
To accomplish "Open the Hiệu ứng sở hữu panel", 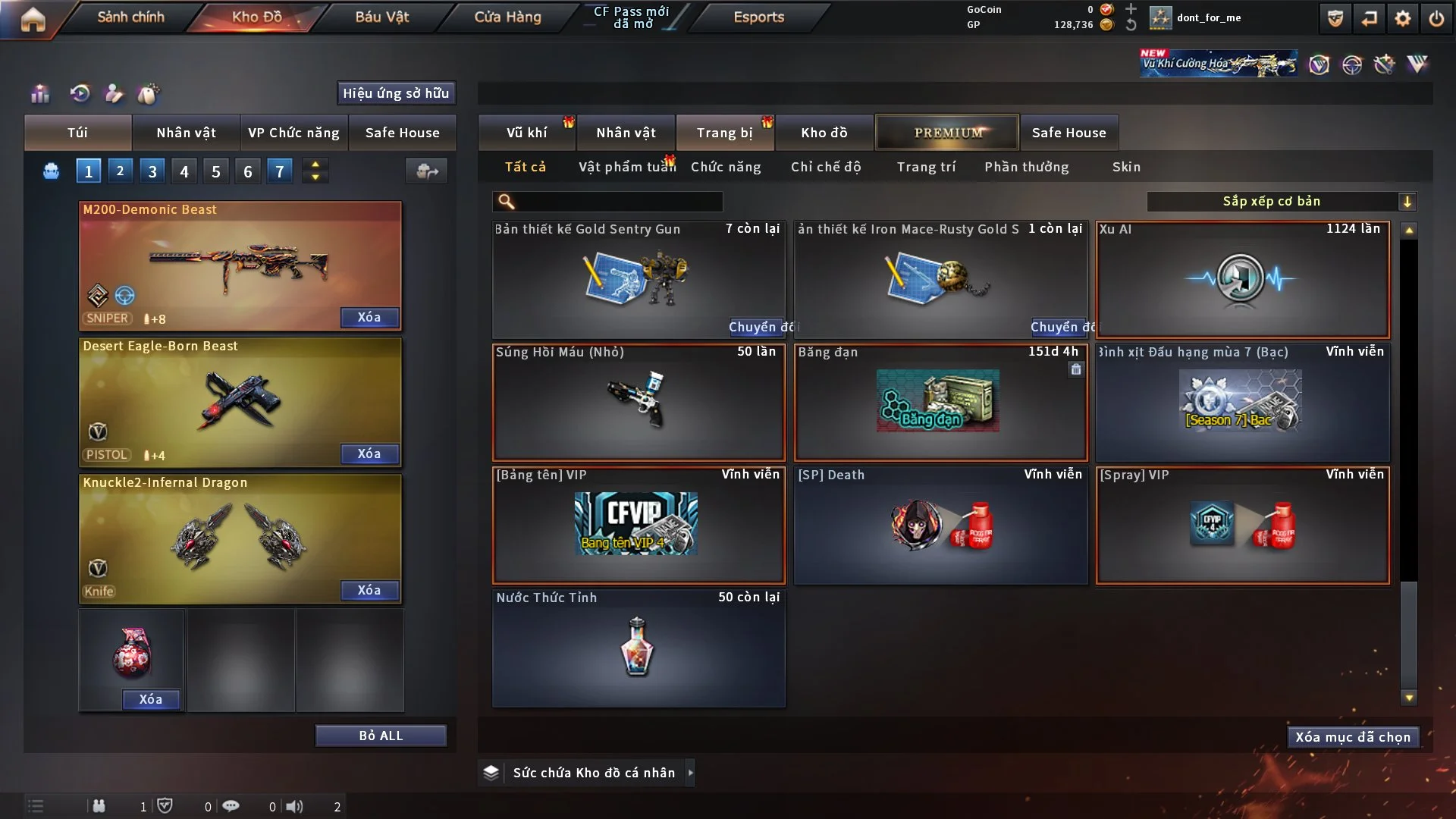I will click(x=396, y=93).
